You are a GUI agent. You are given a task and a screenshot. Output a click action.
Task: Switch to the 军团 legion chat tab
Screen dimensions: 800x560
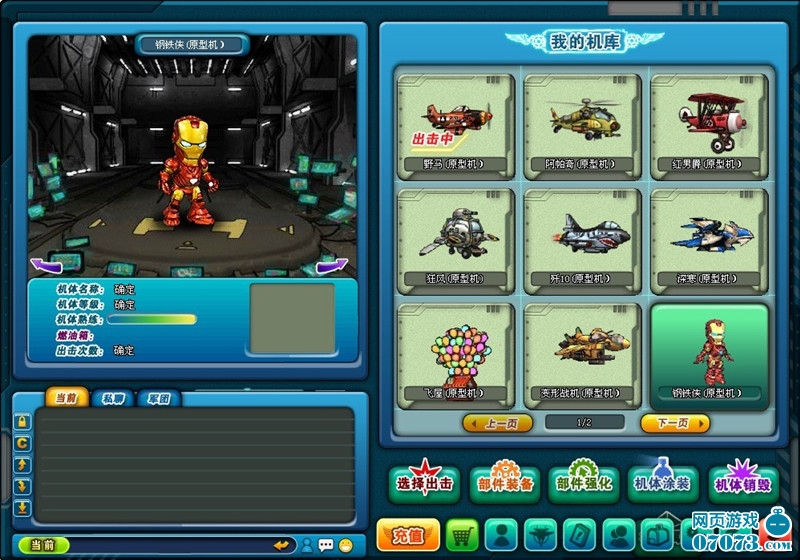coord(157,398)
